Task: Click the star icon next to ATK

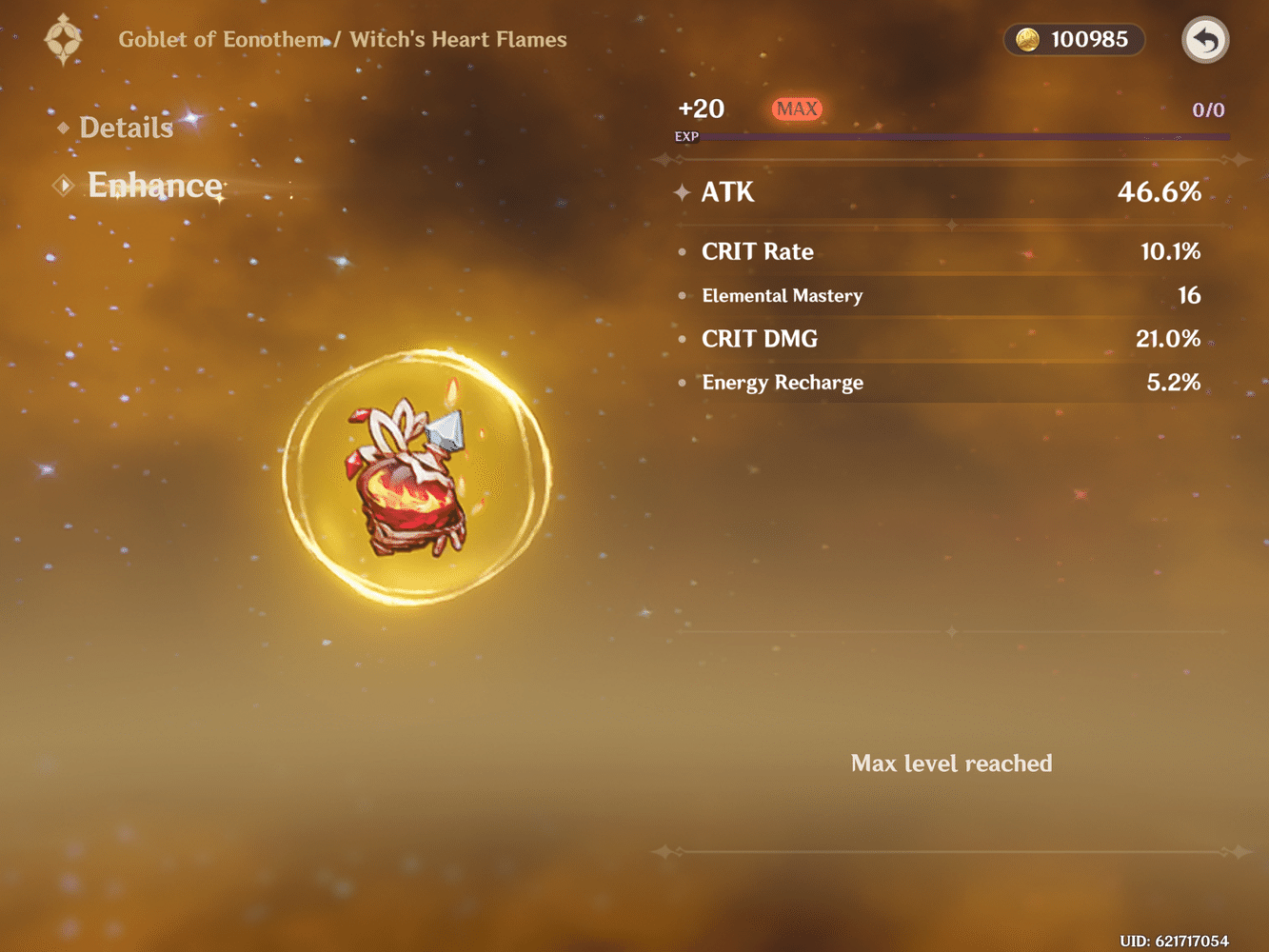Action: 682,192
